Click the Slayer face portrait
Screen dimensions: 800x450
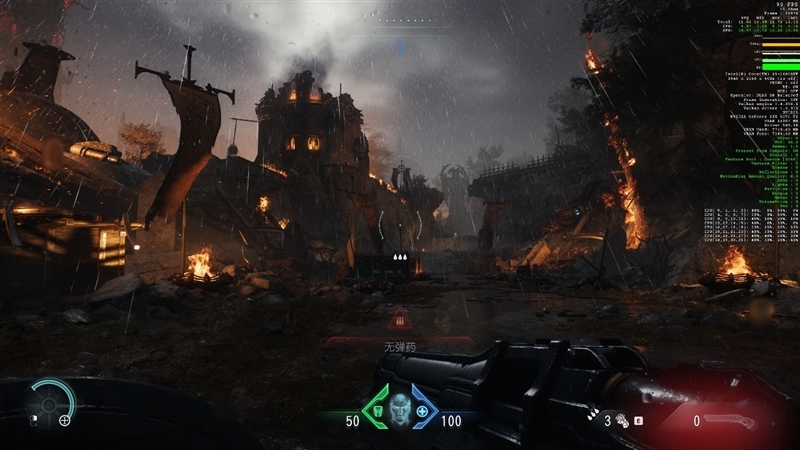[399, 409]
